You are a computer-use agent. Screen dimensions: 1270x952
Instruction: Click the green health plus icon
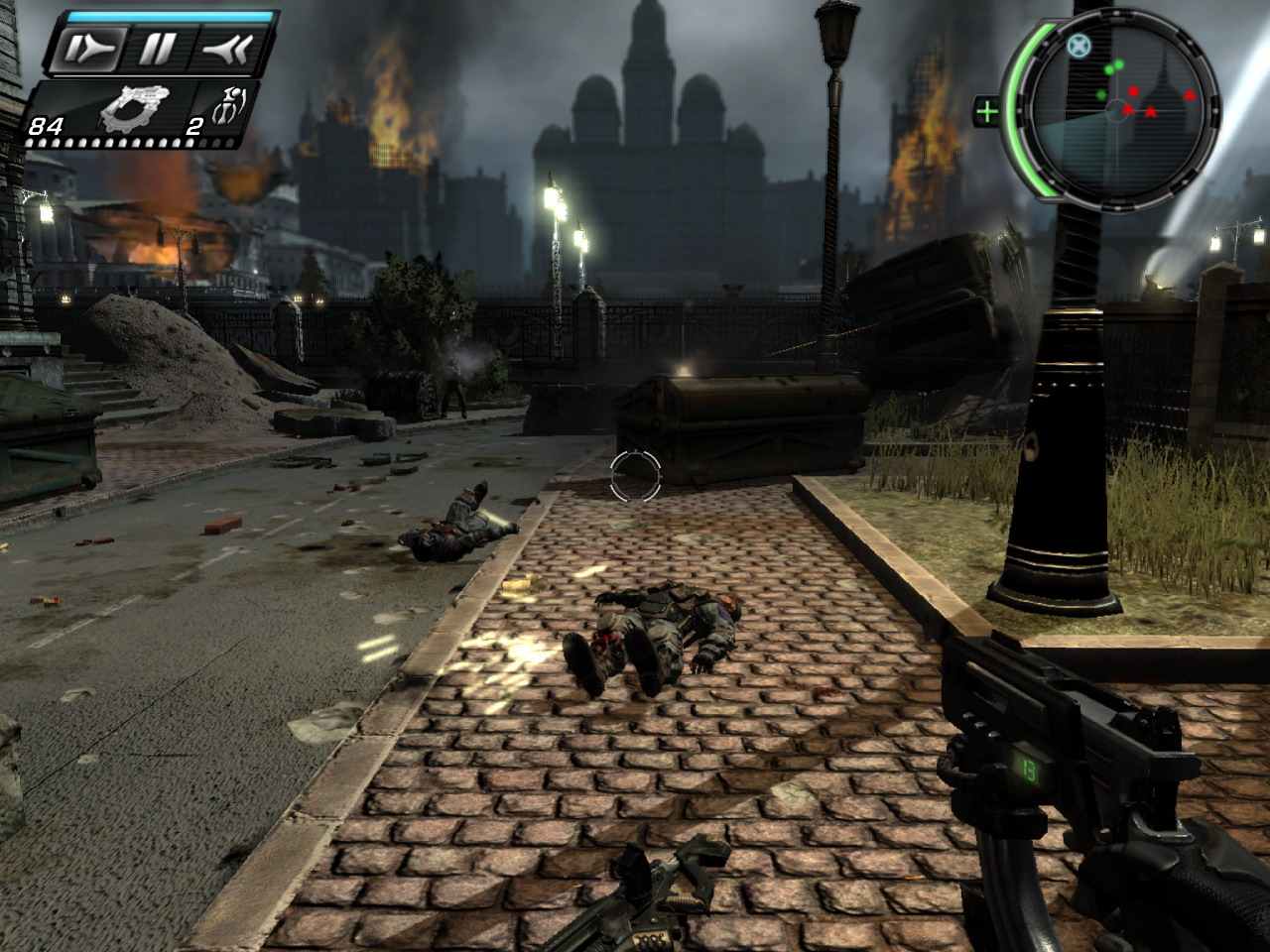987,111
